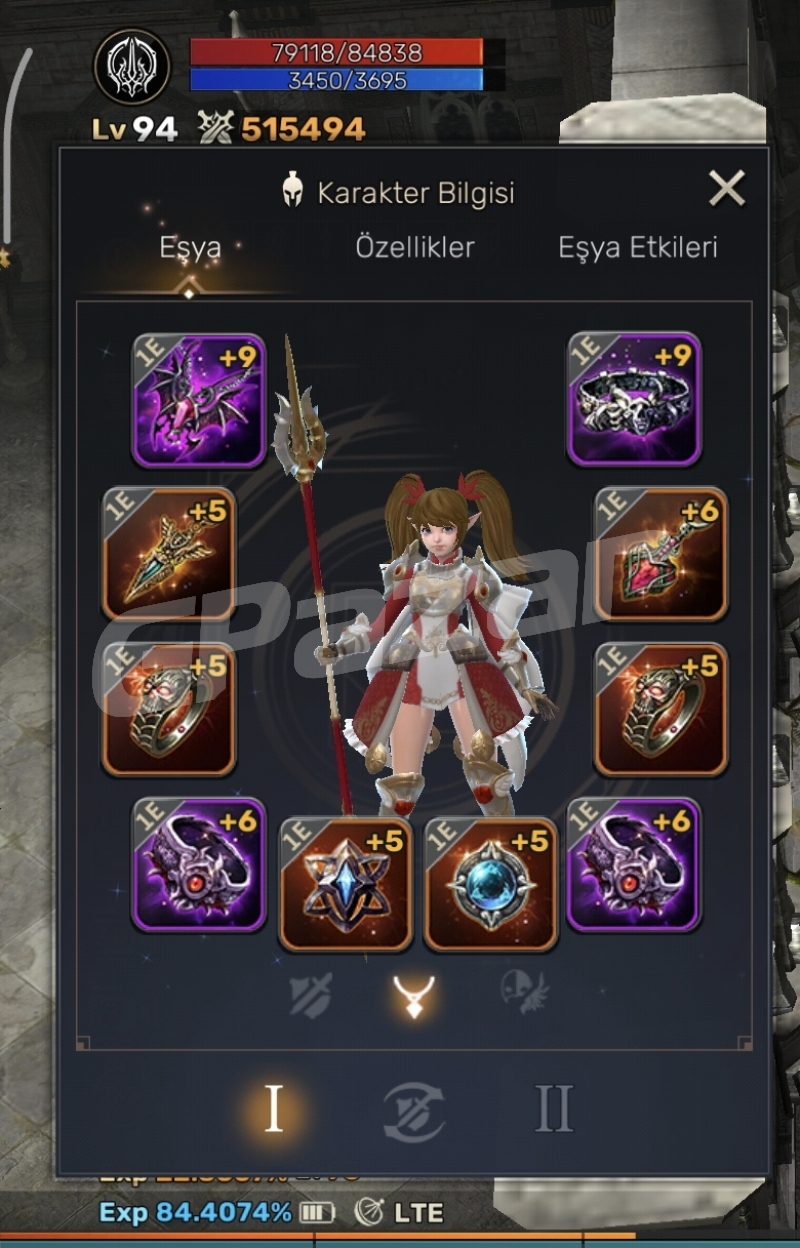Inspect the +9 purple dragon item slot
Screen dimensions: 800x1248
[198, 400]
